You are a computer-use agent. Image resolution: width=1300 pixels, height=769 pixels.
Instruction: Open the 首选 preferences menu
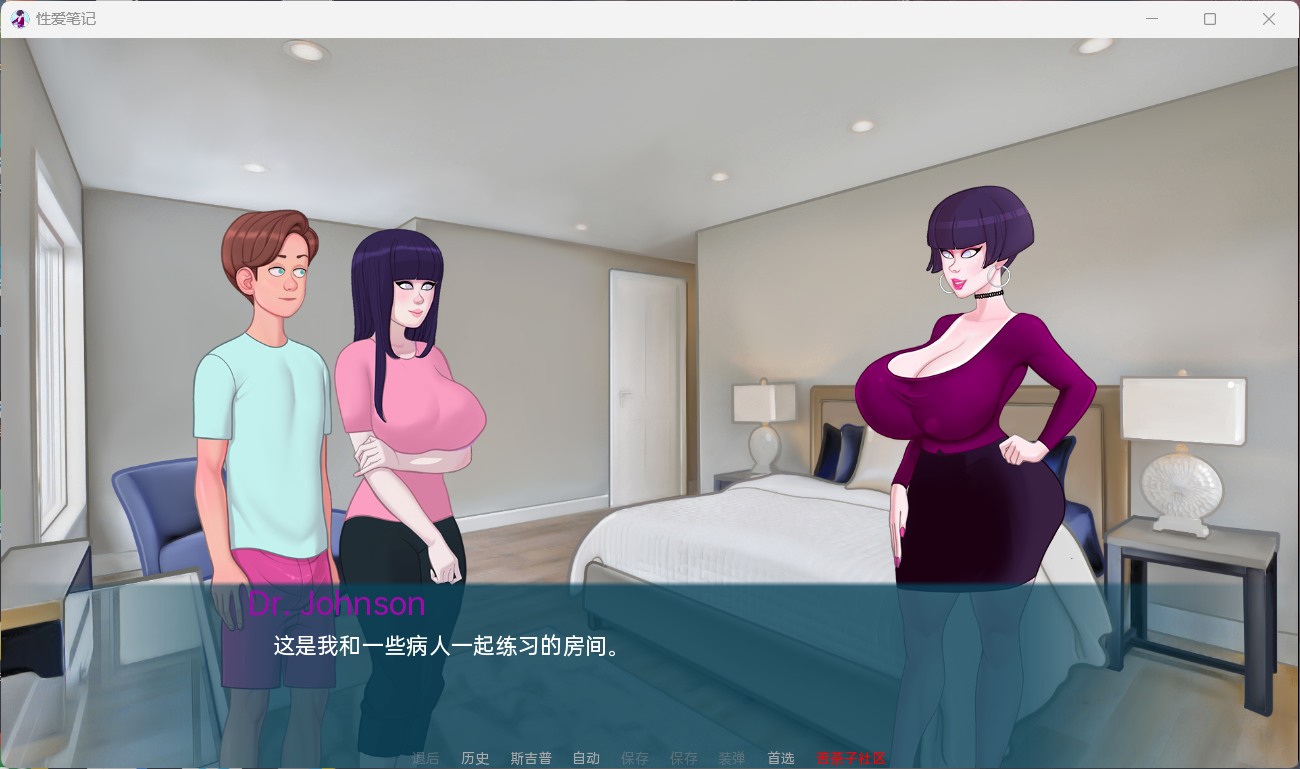pyautogui.click(x=780, y=758)
